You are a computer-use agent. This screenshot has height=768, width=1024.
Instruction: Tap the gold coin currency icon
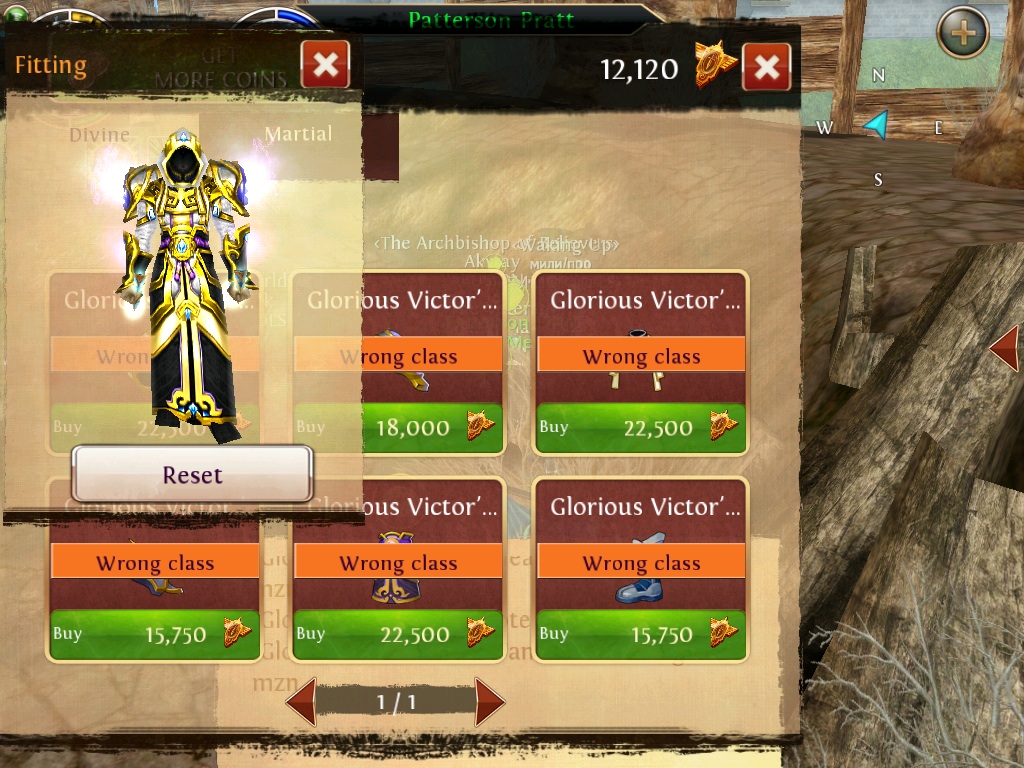[715, 66]
